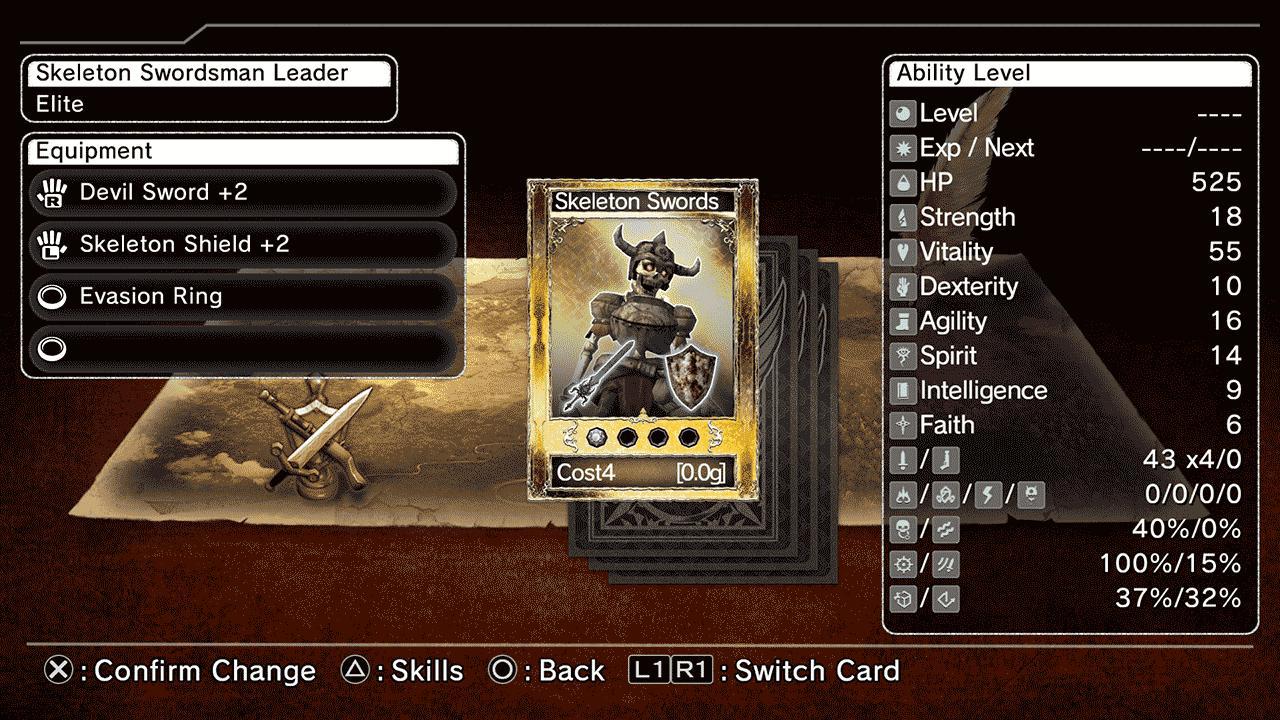Toggle the first filled gem on the card
This screenshot has height=720, width=1280.
tap(597, 437)
